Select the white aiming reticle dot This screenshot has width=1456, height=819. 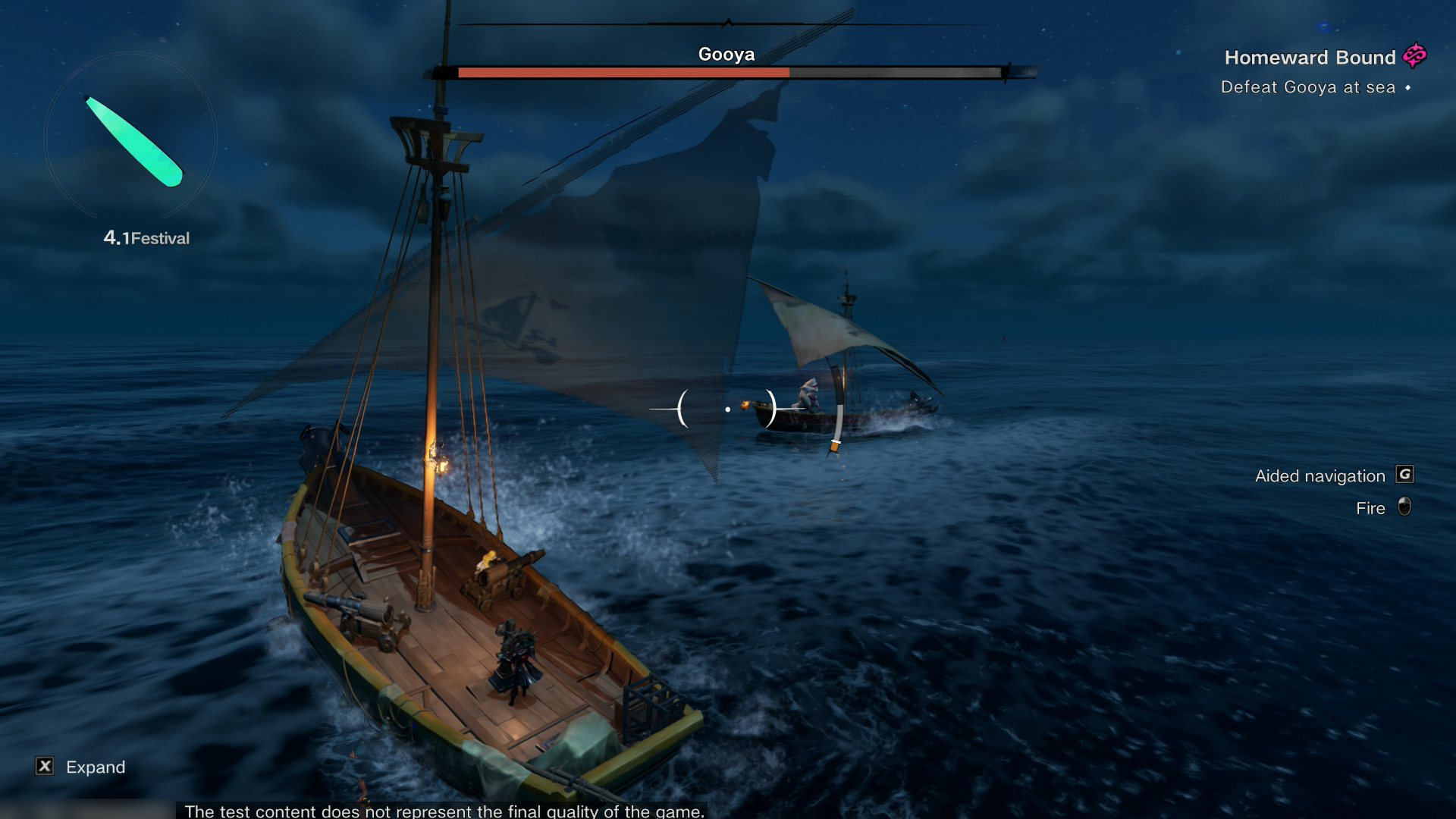click(x=728, y=408)
